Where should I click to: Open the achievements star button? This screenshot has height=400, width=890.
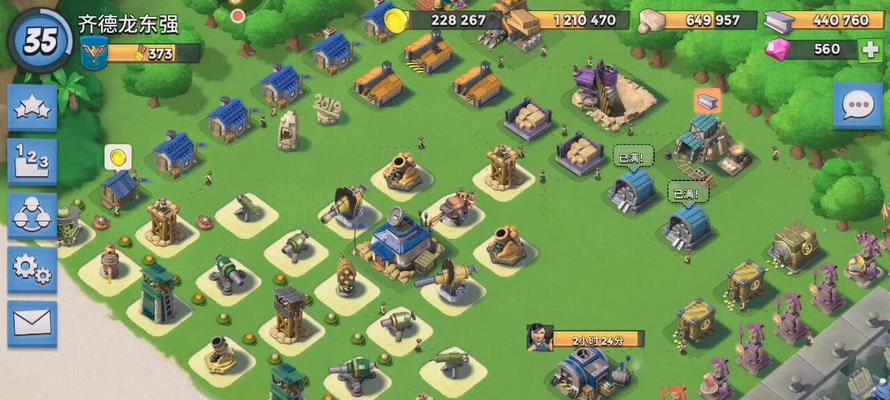coord(32,107)
